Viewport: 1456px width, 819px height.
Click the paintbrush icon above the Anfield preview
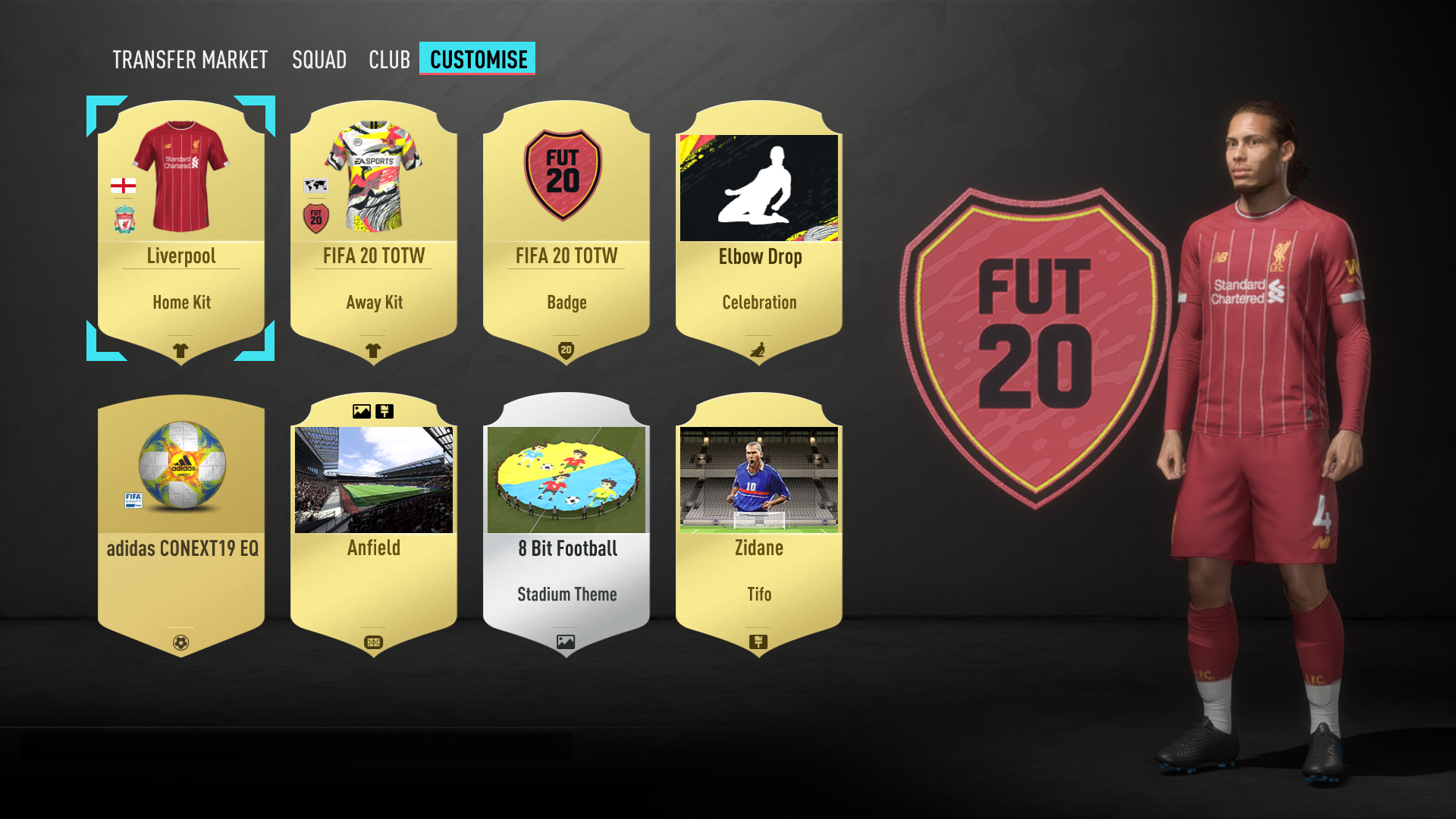click(385, 410)
